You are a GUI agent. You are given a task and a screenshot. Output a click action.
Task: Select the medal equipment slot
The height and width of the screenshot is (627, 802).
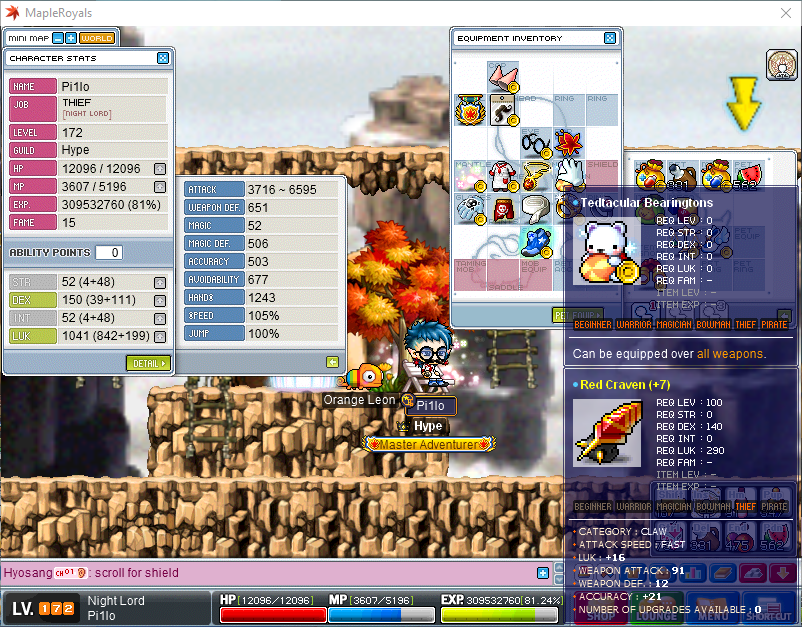[x=470, y=109]
